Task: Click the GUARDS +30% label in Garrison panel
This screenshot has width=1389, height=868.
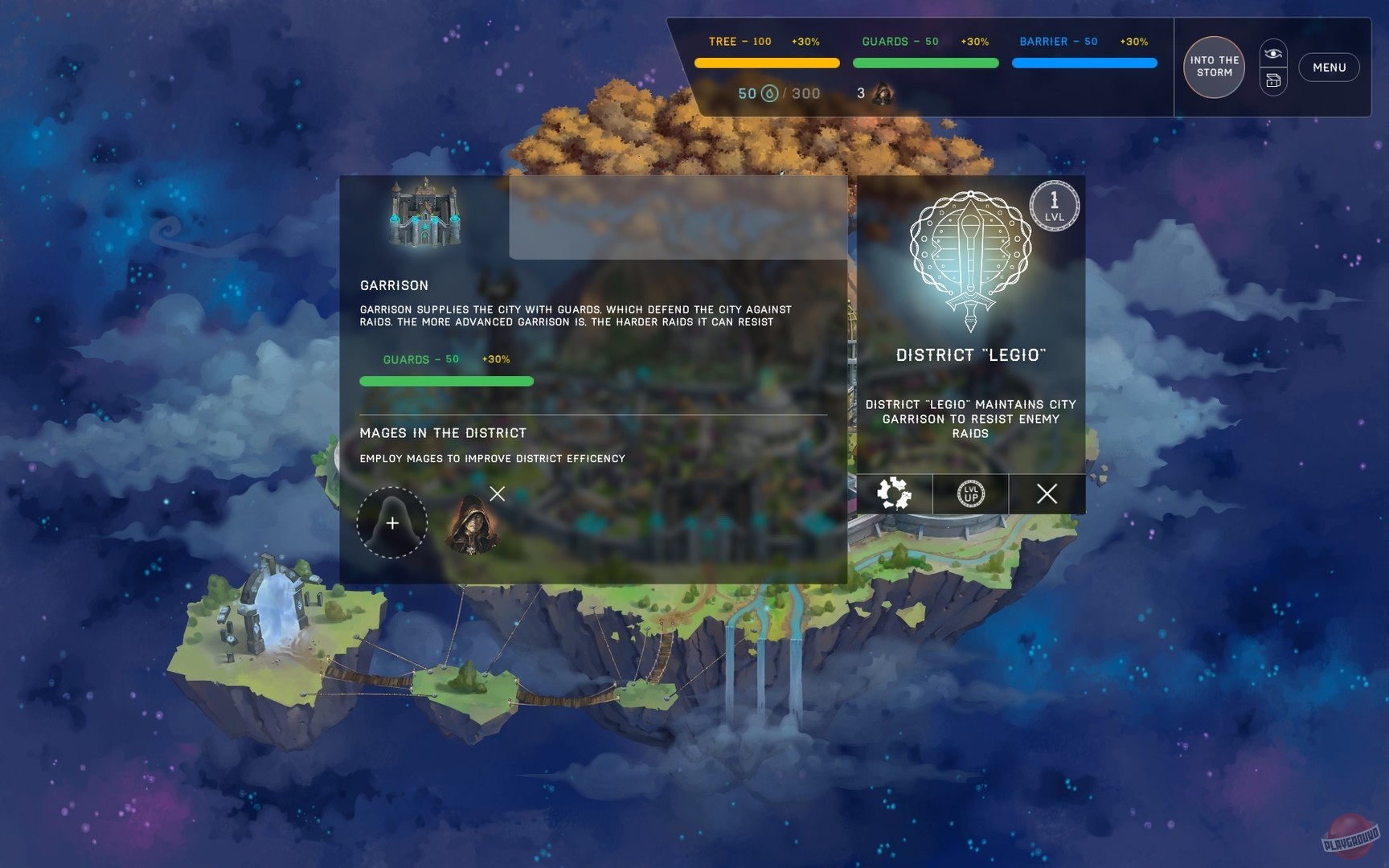Action: pyautogui.click(x=495, y=359)
